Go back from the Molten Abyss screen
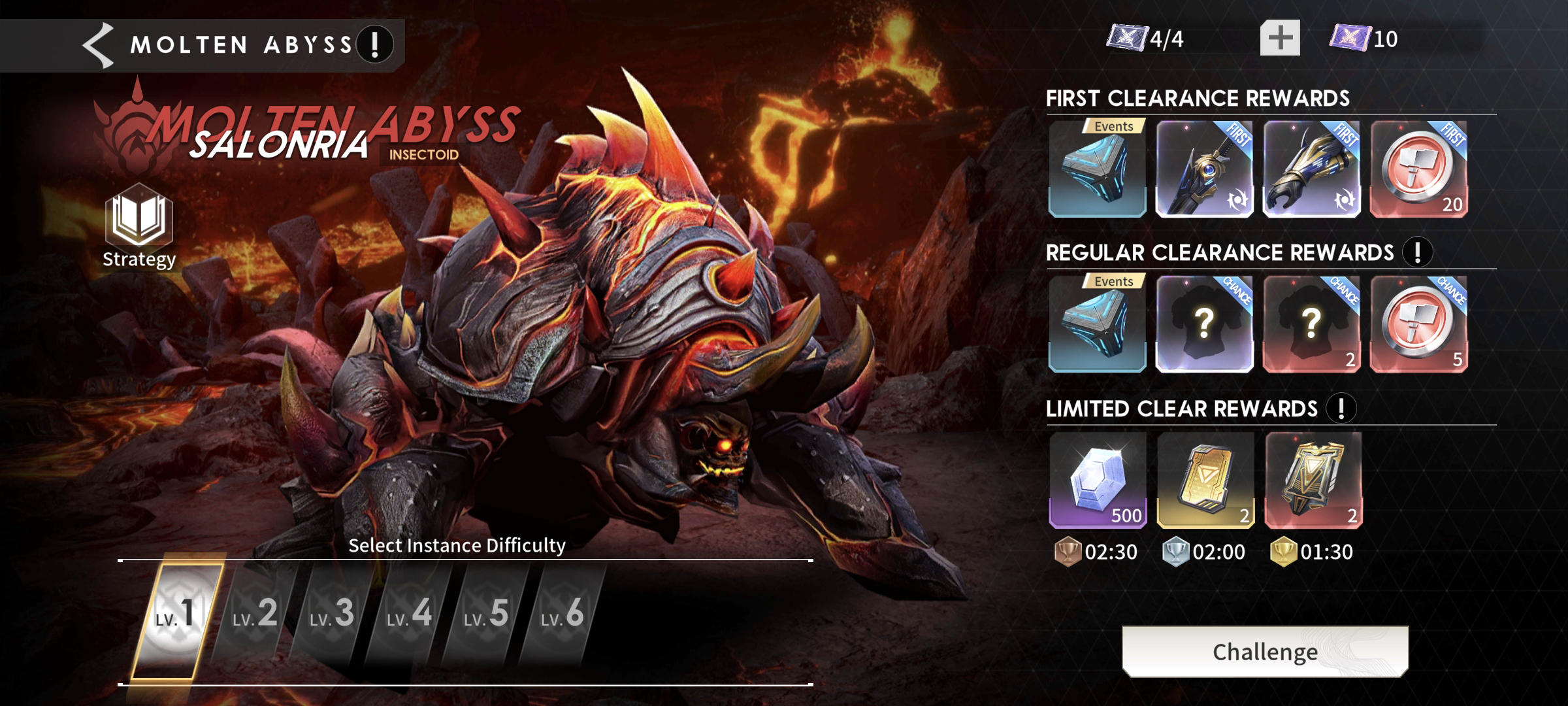Viewport: 1568px width, 706px height. 99,44
